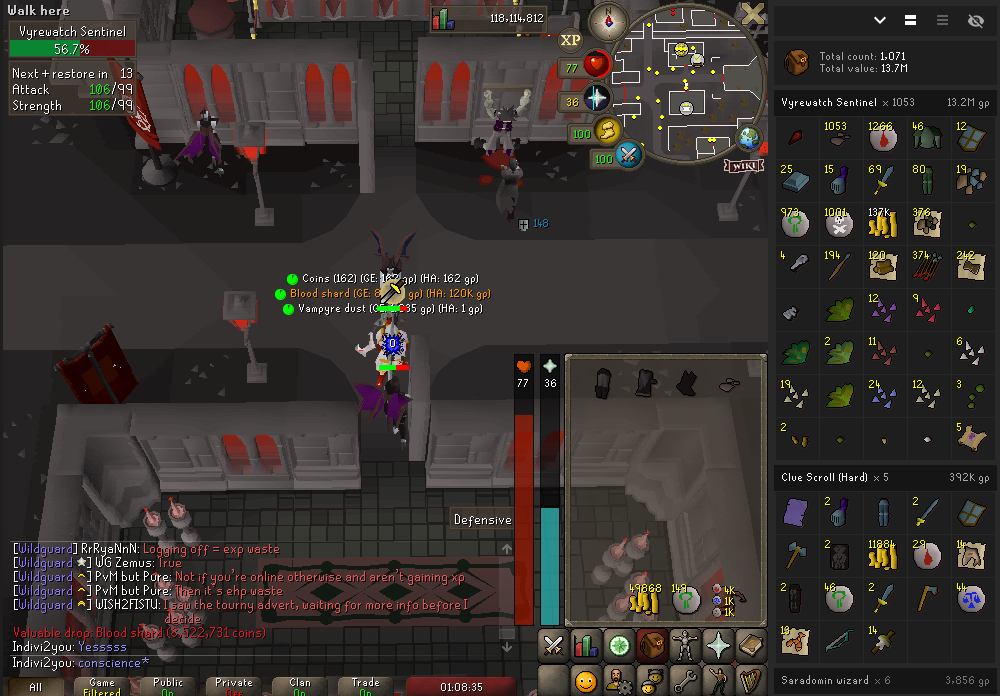The width and height of the screenshot is (1000, 696).
Task: Open the Emotes tab
Action: coord(716,682)
